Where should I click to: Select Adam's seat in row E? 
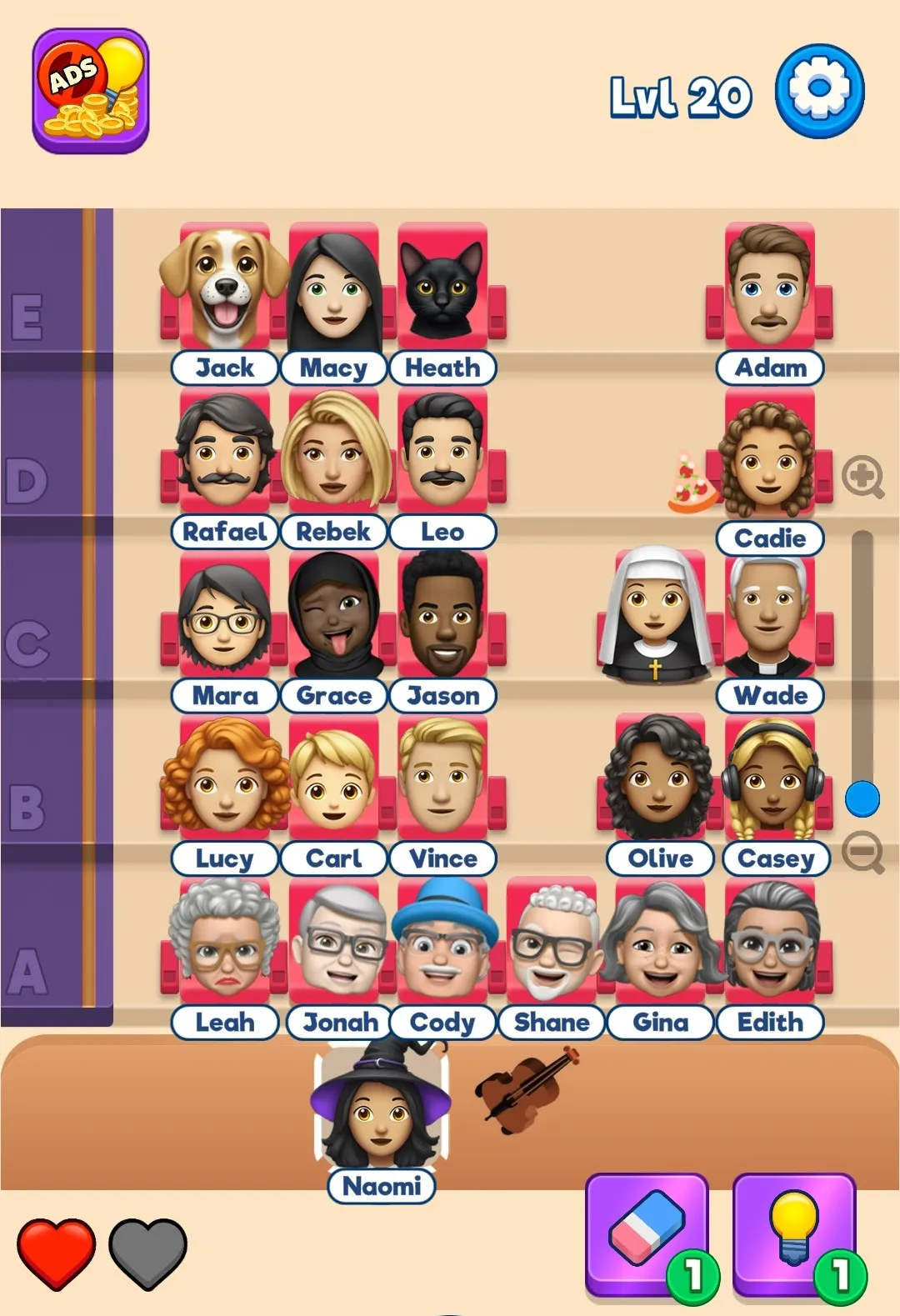click(x=770, y=288)
